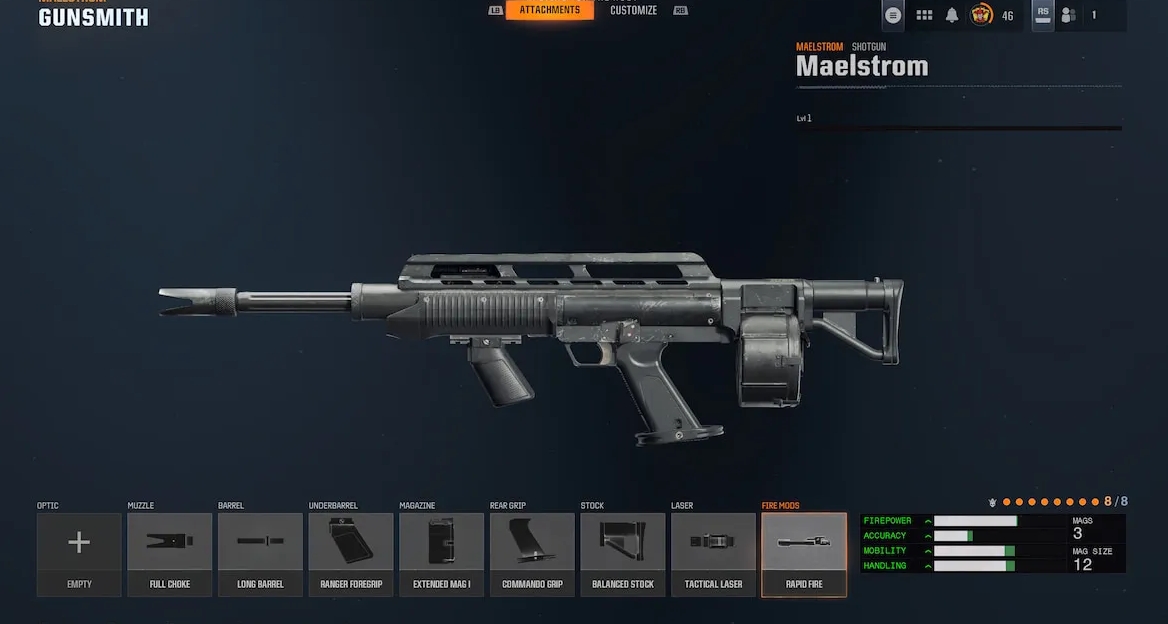
Task: Open the Customize tab
Action: tap(633, 10)
